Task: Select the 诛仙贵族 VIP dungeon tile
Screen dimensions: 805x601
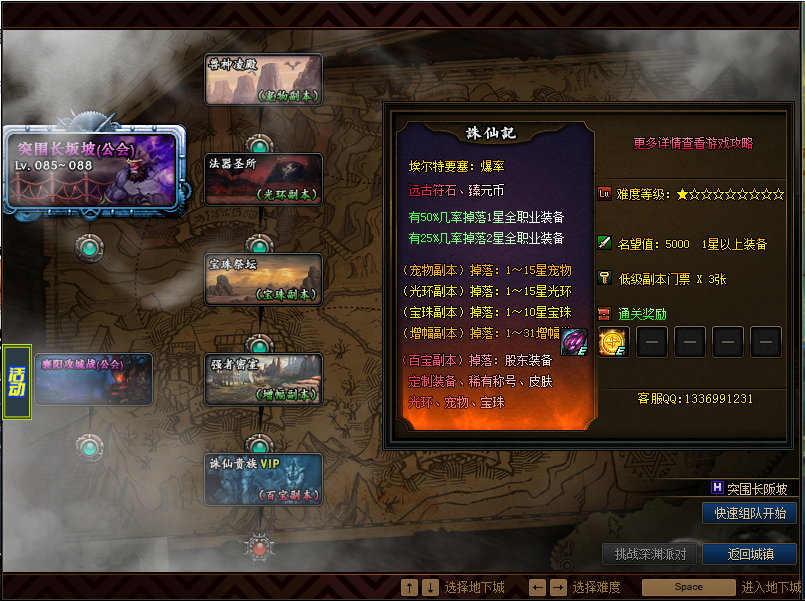Action: 264,479
